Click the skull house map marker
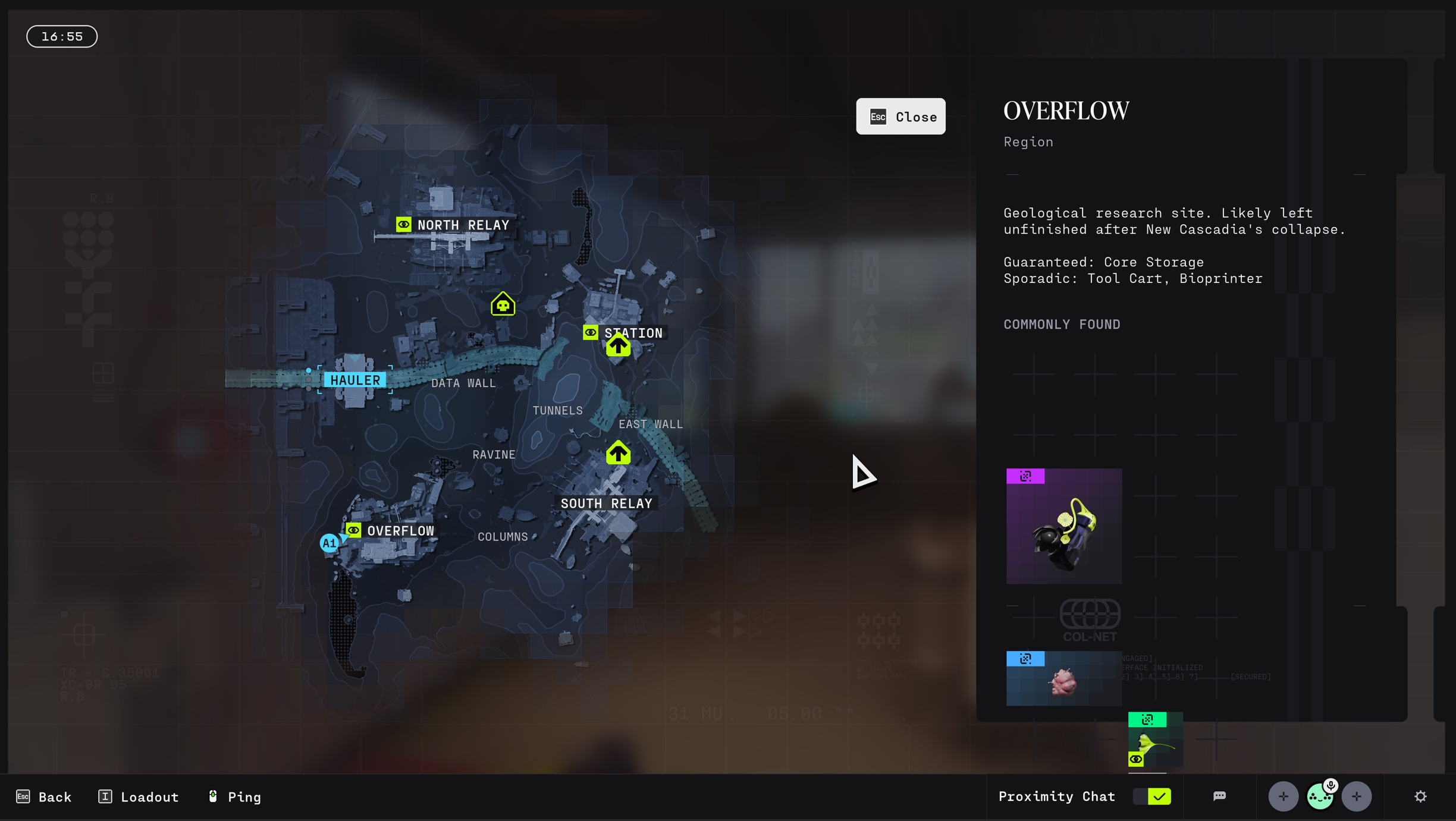1456x821 pixels. tap(503, 304)
